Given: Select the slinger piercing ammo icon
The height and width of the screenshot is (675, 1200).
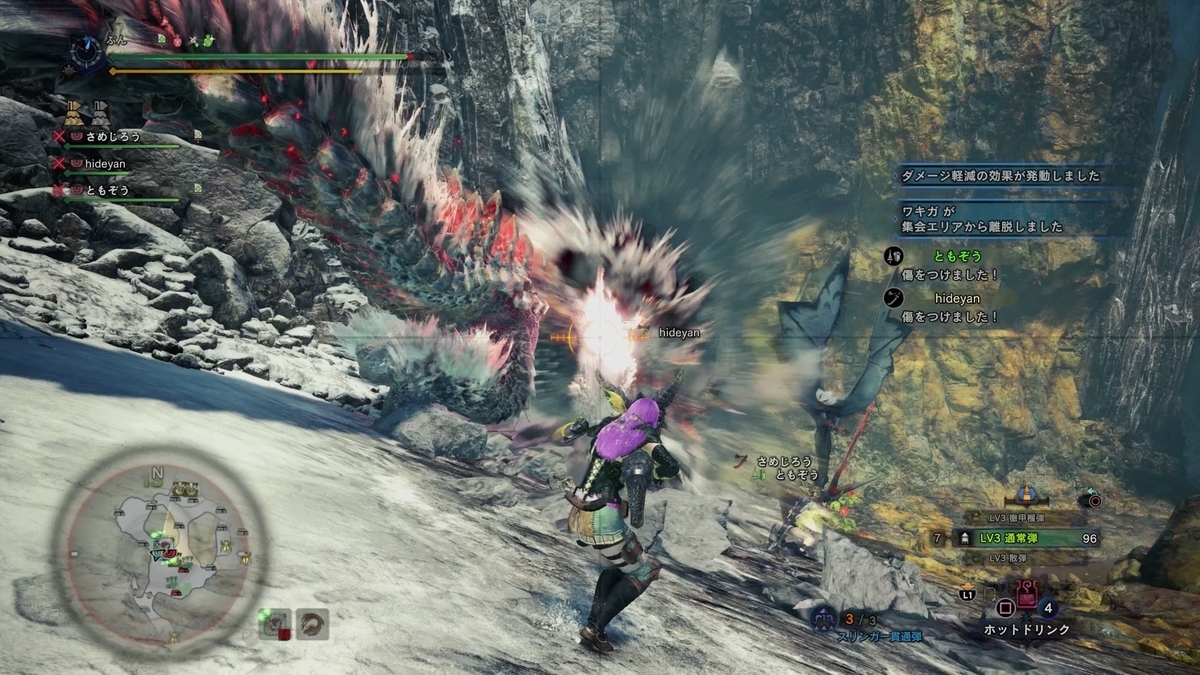Looking at the screenshot, I should pyautogui.click(x=825, y=621).
